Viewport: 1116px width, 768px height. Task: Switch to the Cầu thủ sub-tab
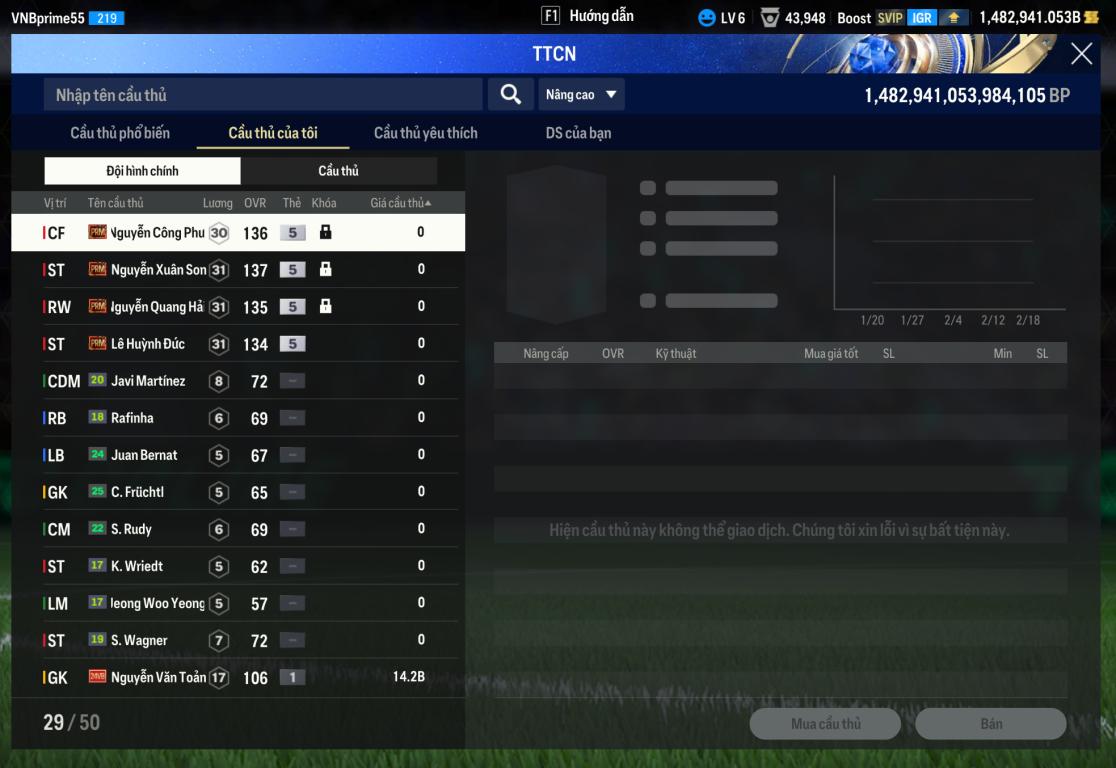pos(338,171)
